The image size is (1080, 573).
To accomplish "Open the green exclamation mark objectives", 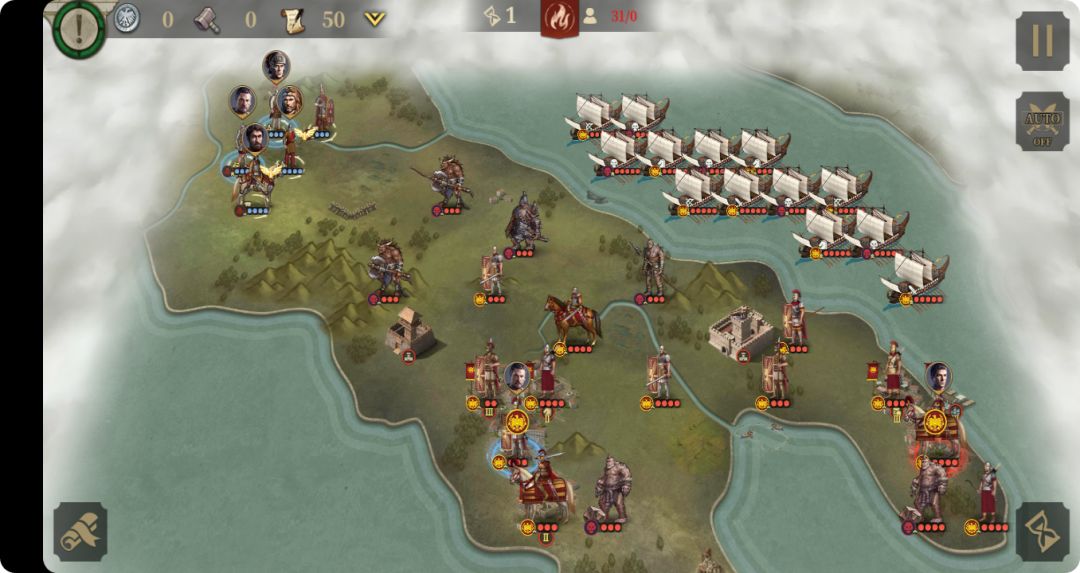I will click(79, 26).
